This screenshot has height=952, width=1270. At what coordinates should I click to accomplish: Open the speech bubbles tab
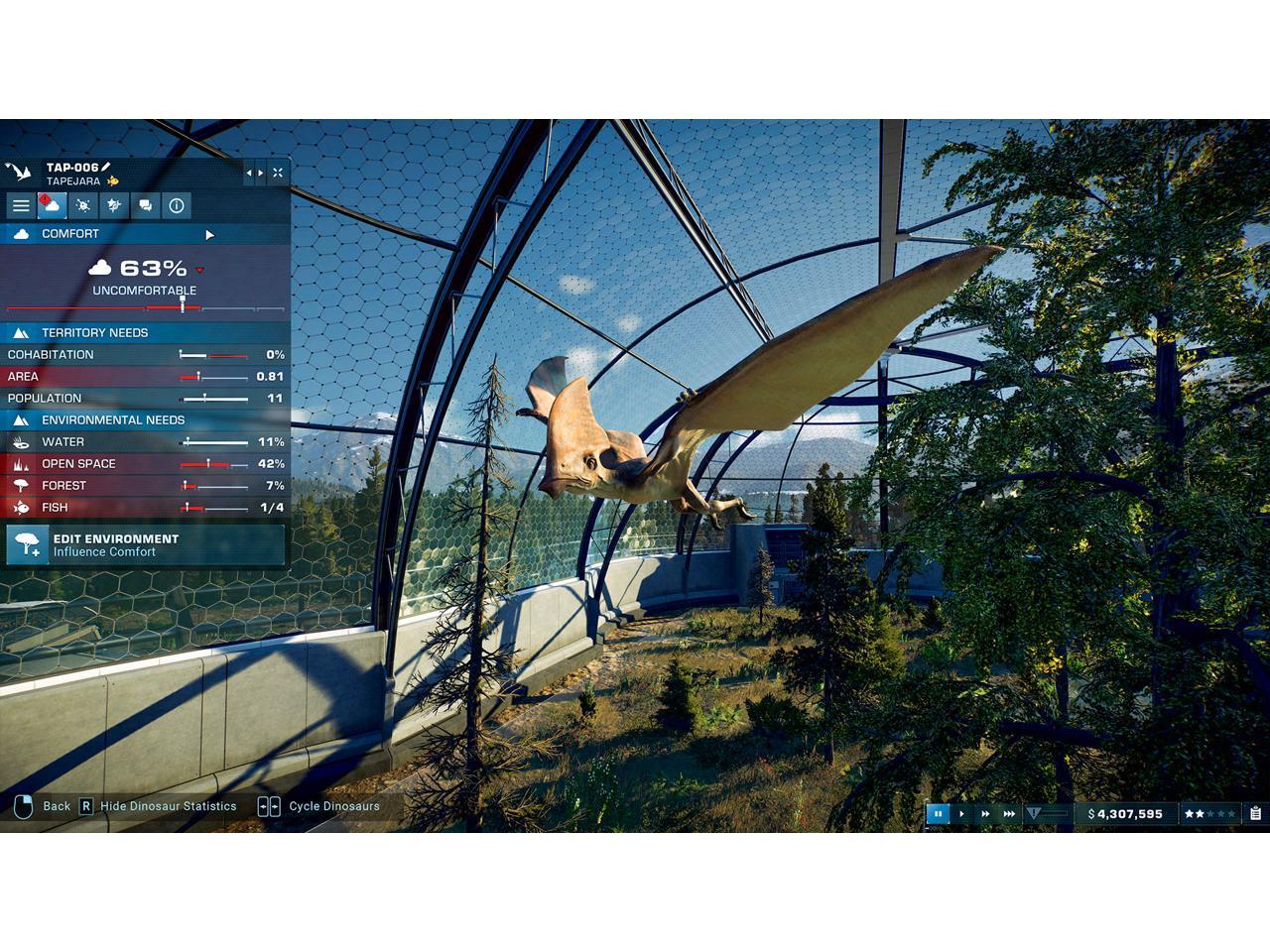pyautogui.click(x=146, y=205)
